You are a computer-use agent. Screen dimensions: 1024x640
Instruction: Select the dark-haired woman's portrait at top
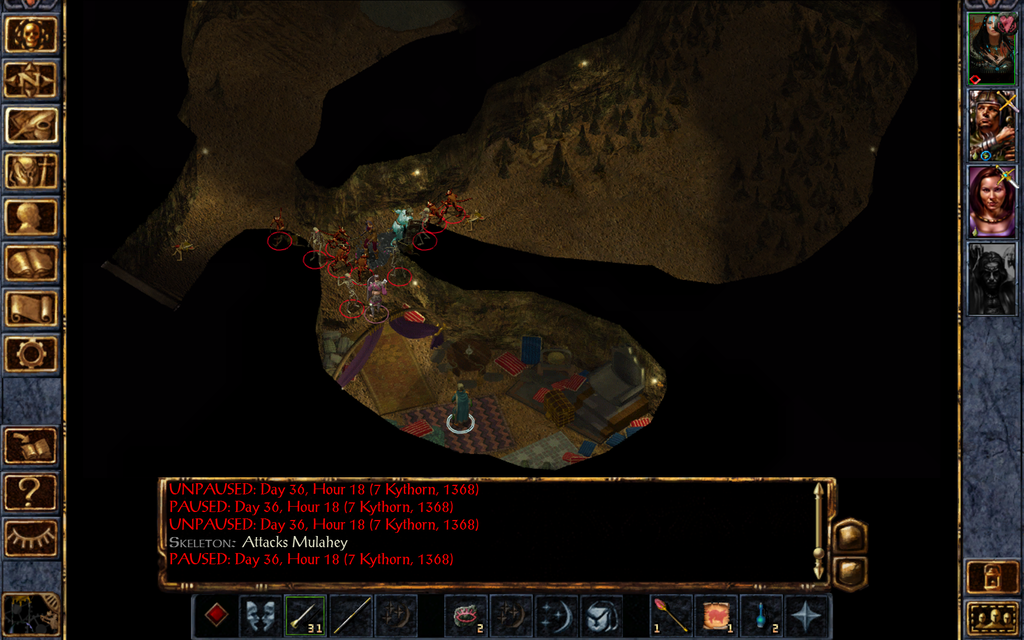pos(991,48)
